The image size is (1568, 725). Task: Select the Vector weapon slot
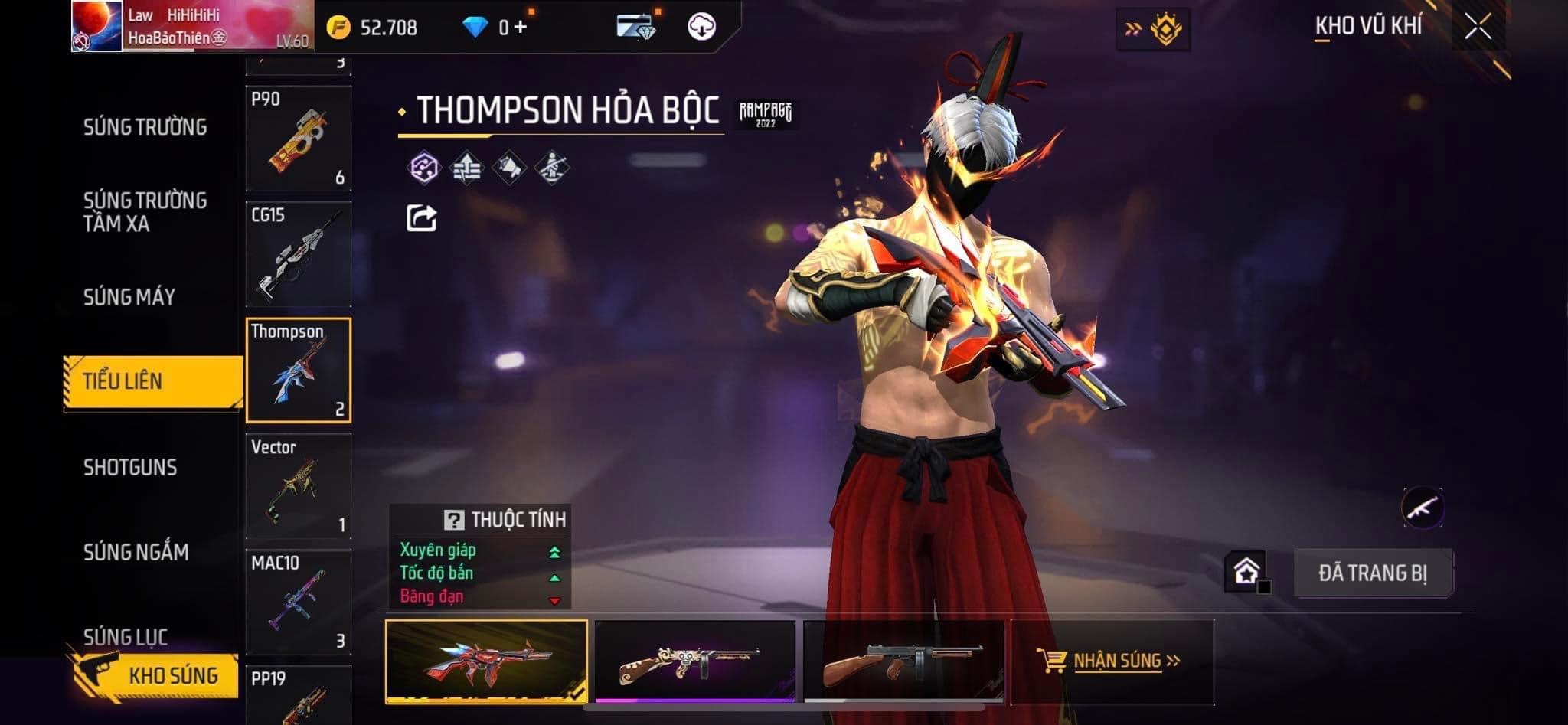299,486
